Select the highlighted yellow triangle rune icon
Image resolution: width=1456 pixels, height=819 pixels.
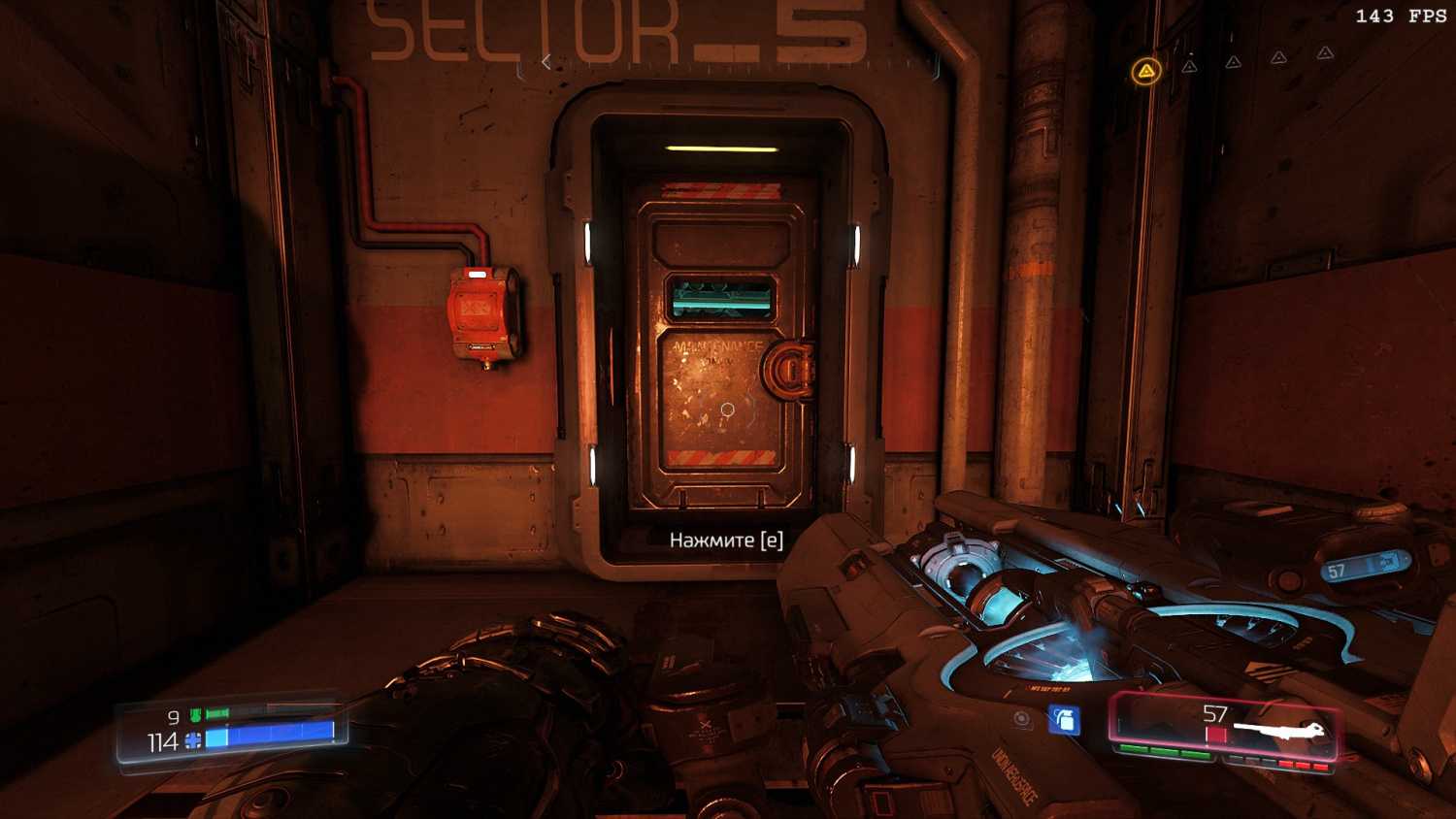[1146, 71]
